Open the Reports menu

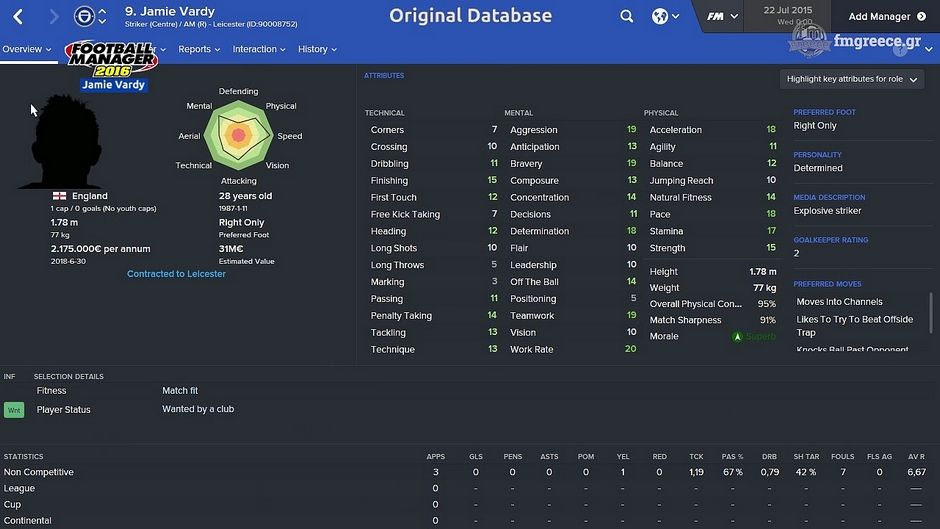(200, 49)
